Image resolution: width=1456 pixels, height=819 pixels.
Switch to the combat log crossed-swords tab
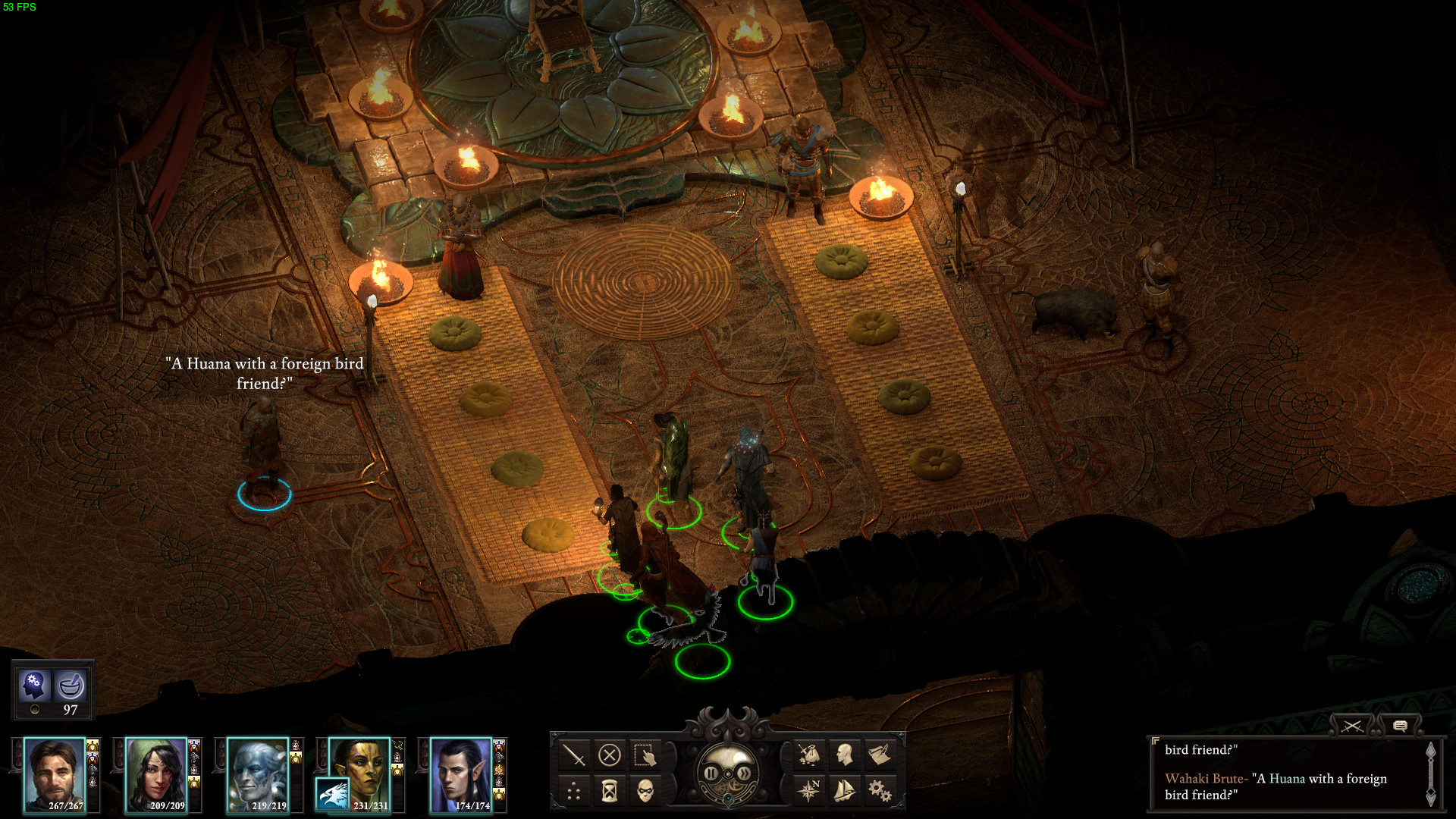(x=1352, y=726)
